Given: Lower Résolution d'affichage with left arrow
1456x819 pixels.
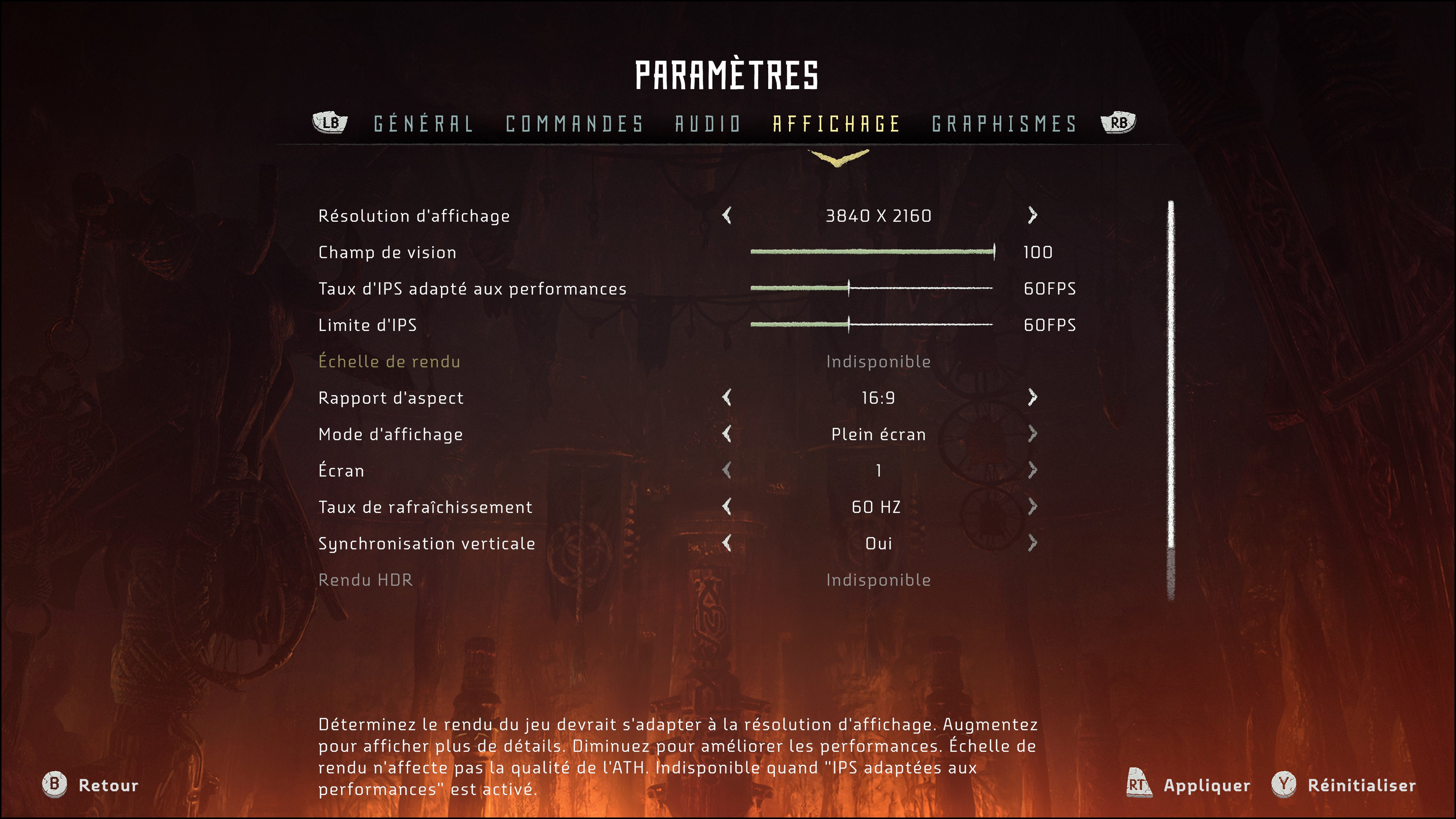Looking at the screenshot, I should 727,215.
